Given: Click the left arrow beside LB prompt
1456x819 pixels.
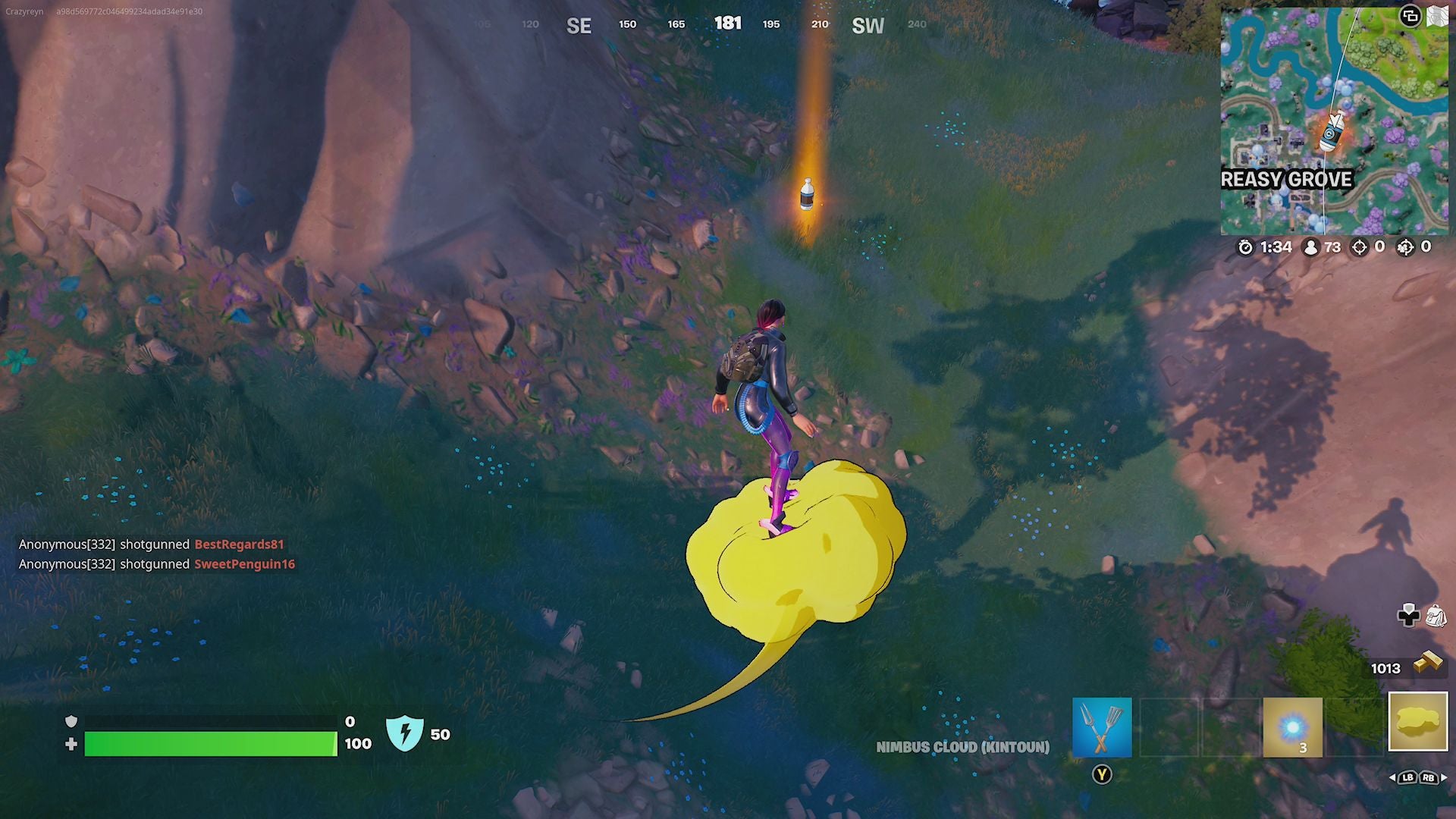Looking at the screenshot, I should pos(1392,778).
